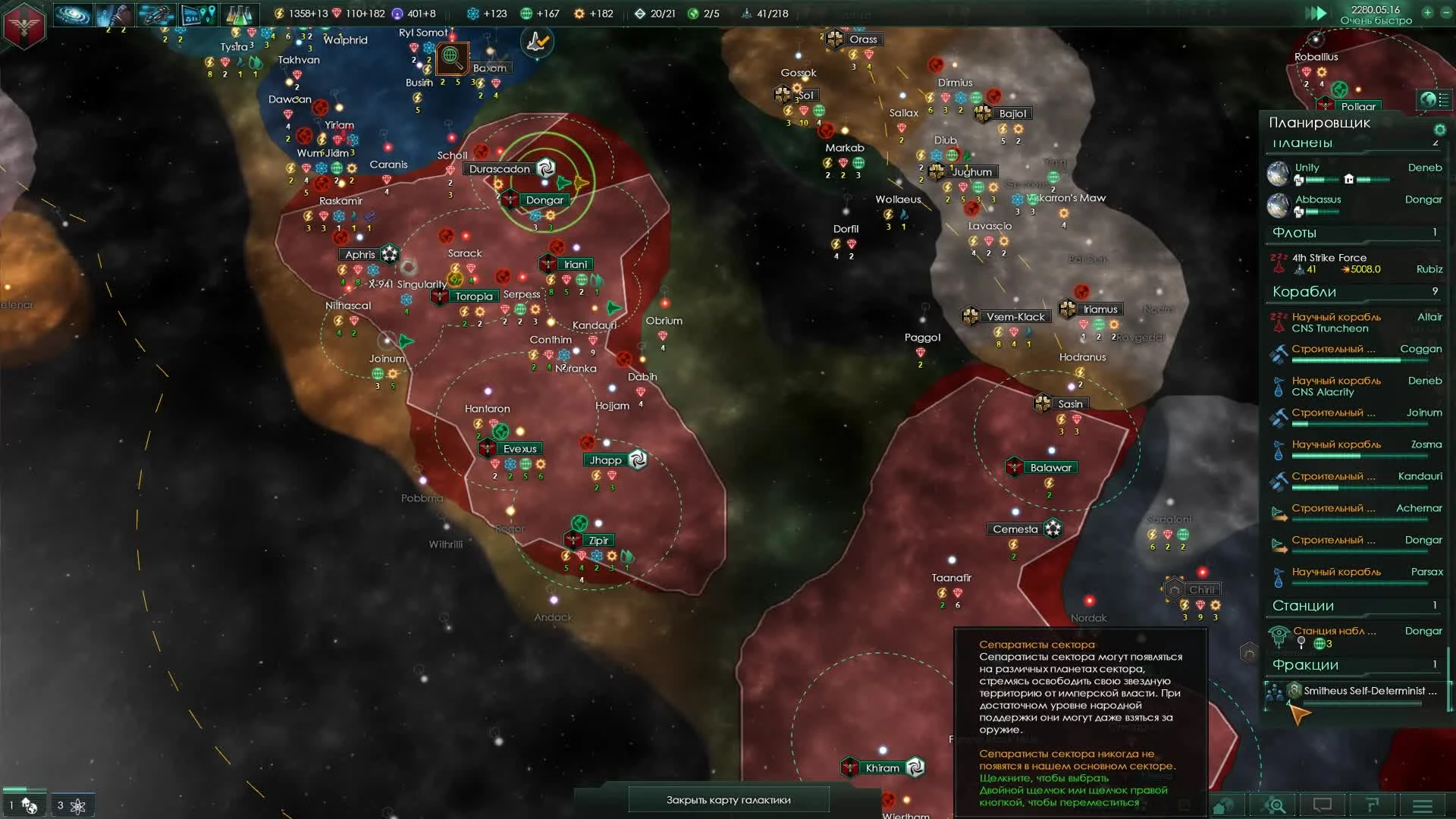Open the help icon in the bottom-right bar
This screenshot has width=1456, height=819.
pyautogui.click(x=1371, y=805)
